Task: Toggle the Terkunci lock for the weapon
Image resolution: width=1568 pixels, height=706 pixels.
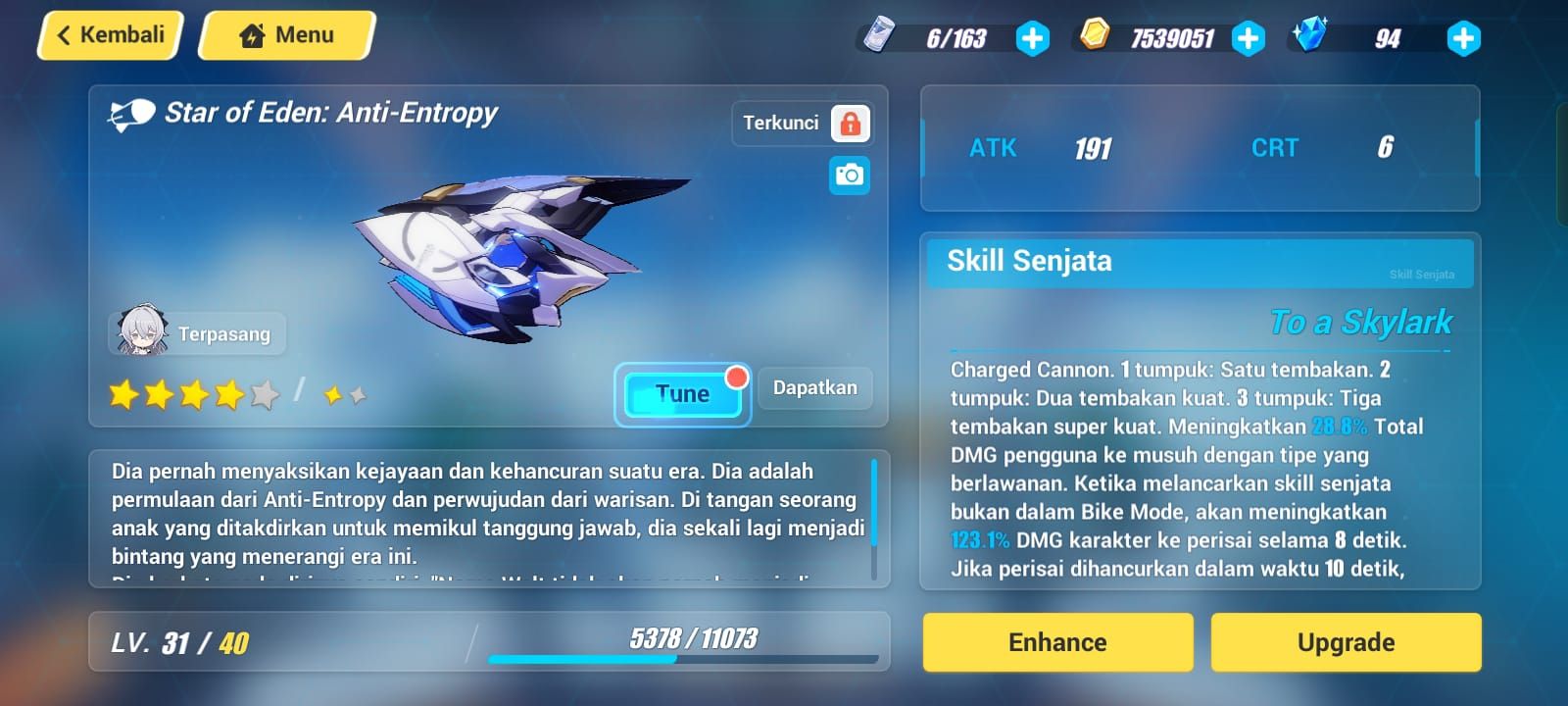Action: tap(852, 122)
